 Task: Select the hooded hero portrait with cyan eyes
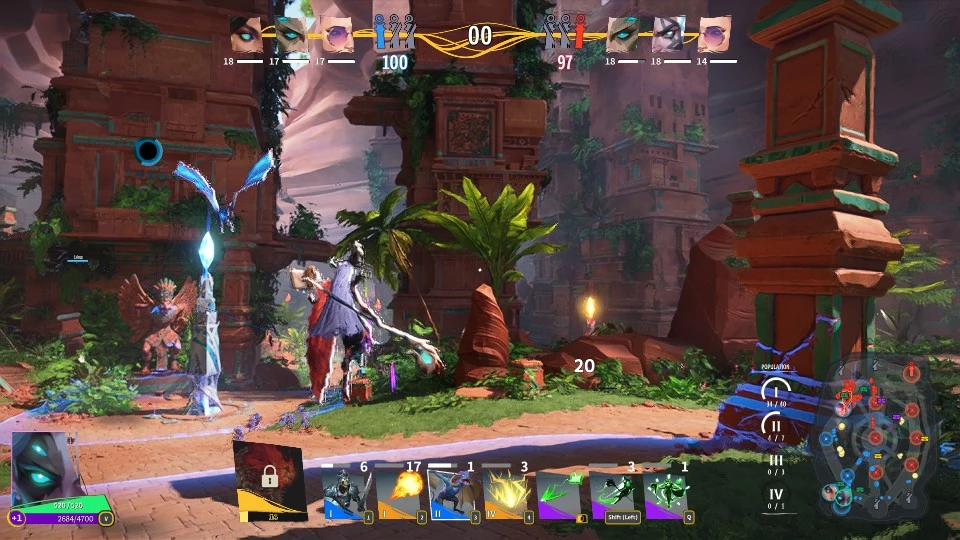pos(42,468)
